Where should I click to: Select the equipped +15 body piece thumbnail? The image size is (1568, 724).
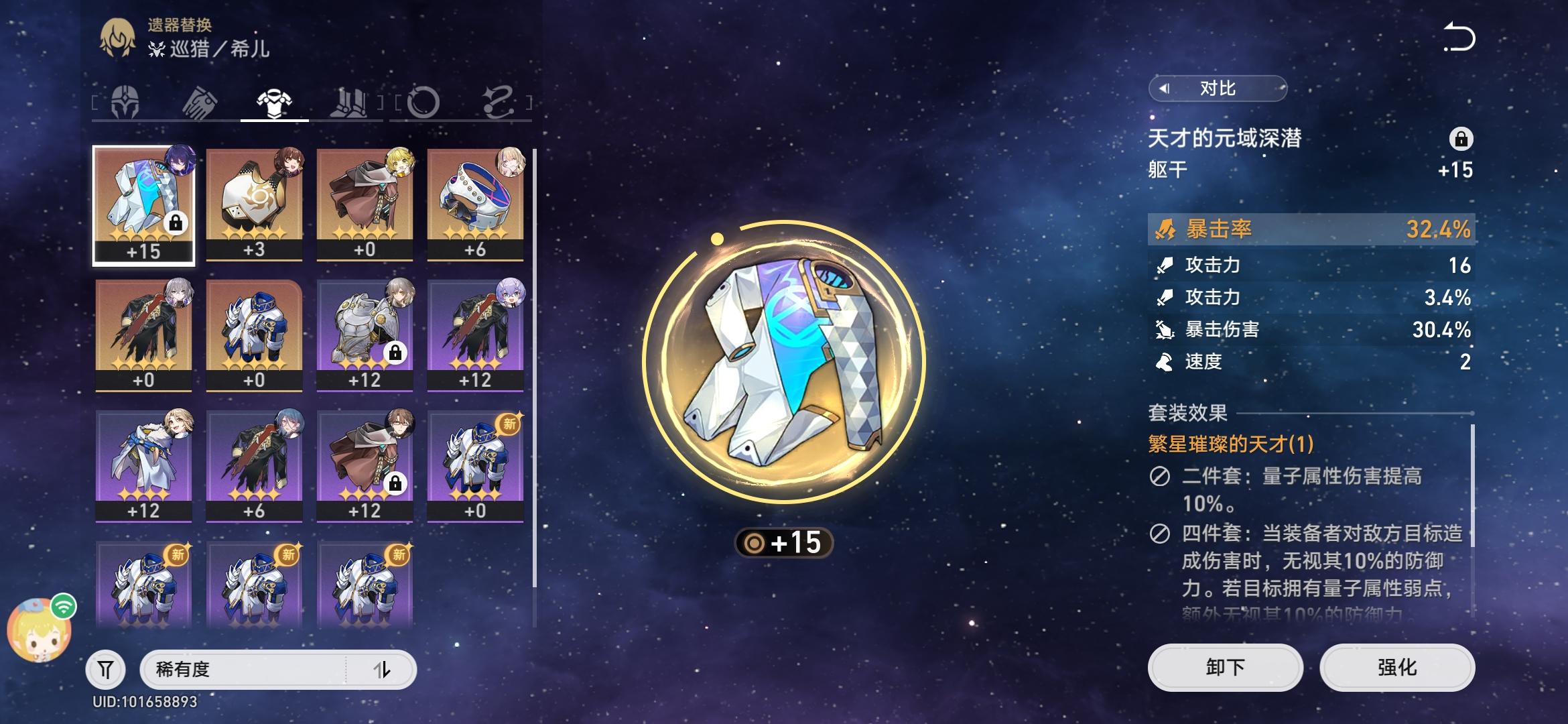(x=142, y=201)
